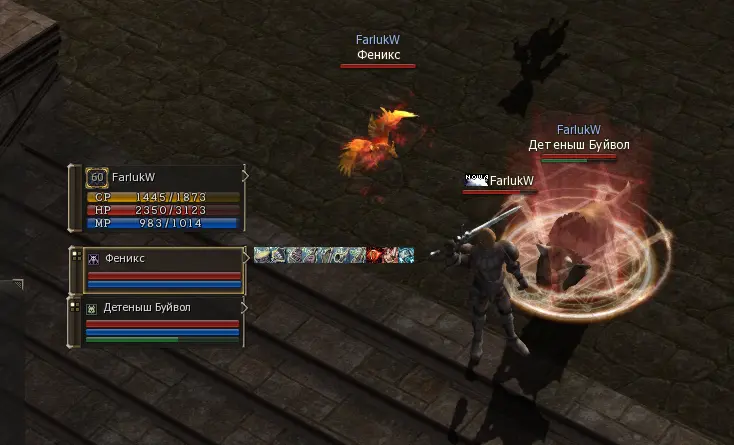Click the red buff icon in Феникс's buff row
This screenshot has height=445, width=734.
click(x=375, y=256)
